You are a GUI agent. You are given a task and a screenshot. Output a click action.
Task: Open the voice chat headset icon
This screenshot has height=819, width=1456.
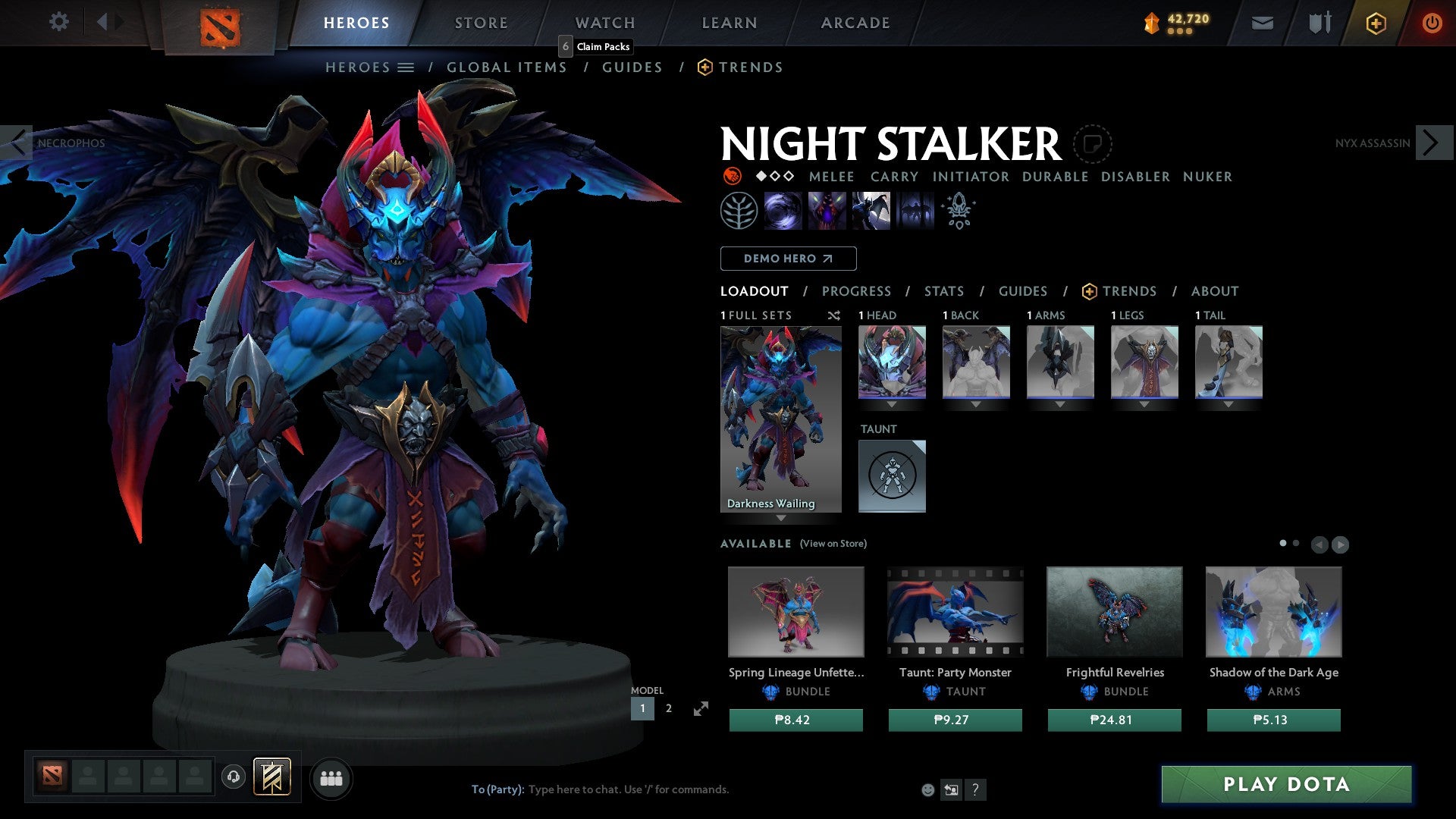point(233,777)
